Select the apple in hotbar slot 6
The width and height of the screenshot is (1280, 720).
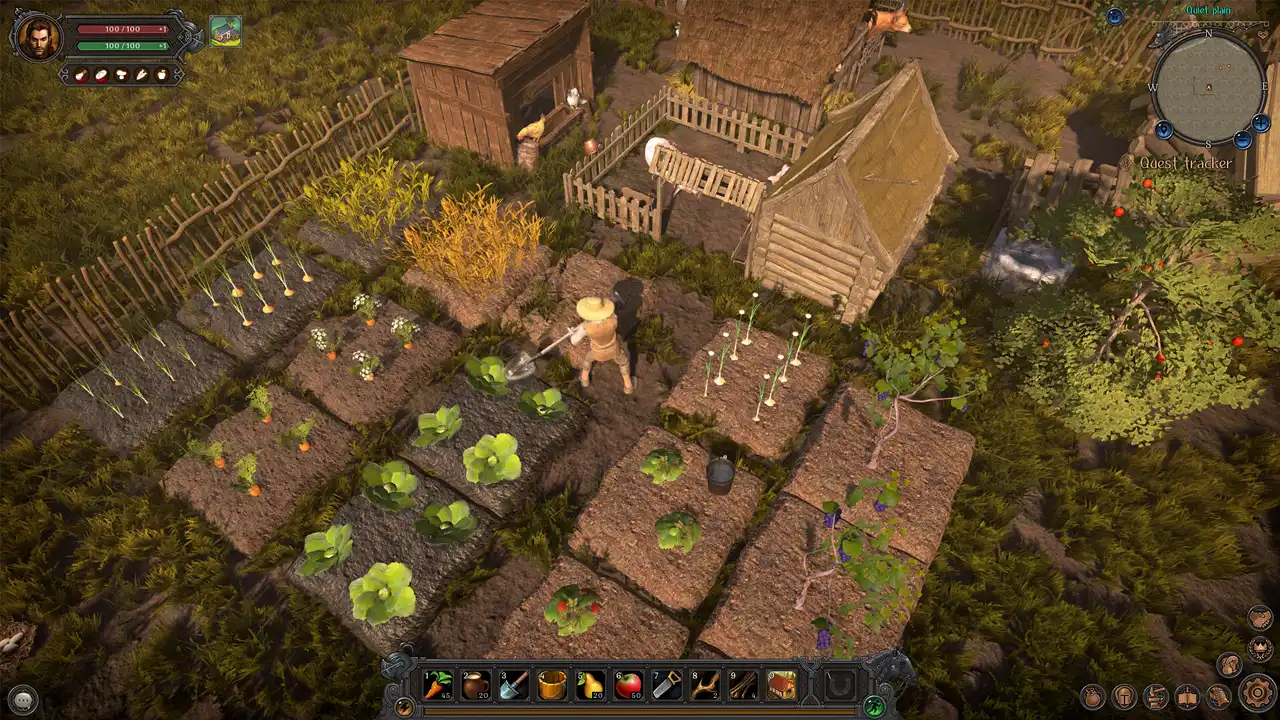coord(626,686)
